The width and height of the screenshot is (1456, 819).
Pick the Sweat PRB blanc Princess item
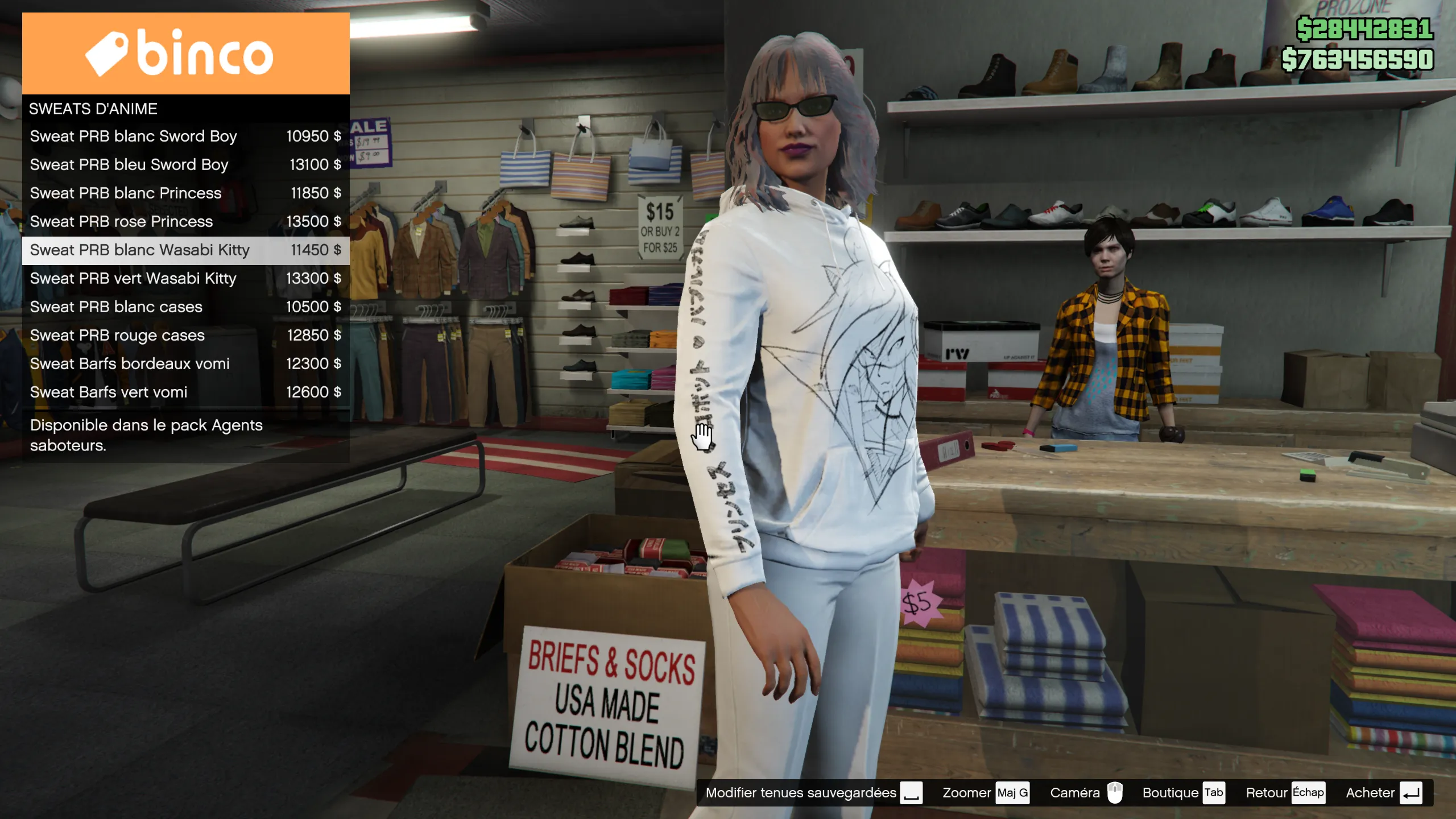185,193
